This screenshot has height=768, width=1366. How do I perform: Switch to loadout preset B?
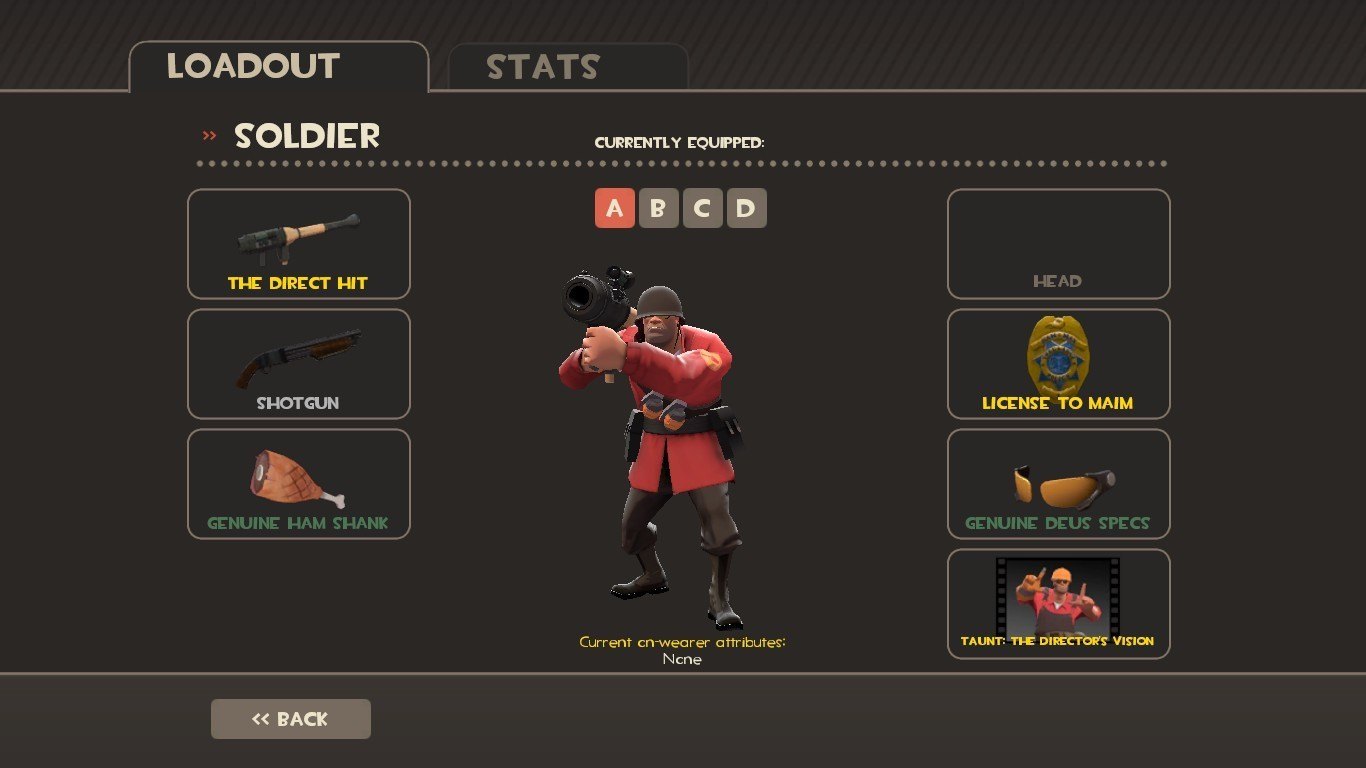658,209
